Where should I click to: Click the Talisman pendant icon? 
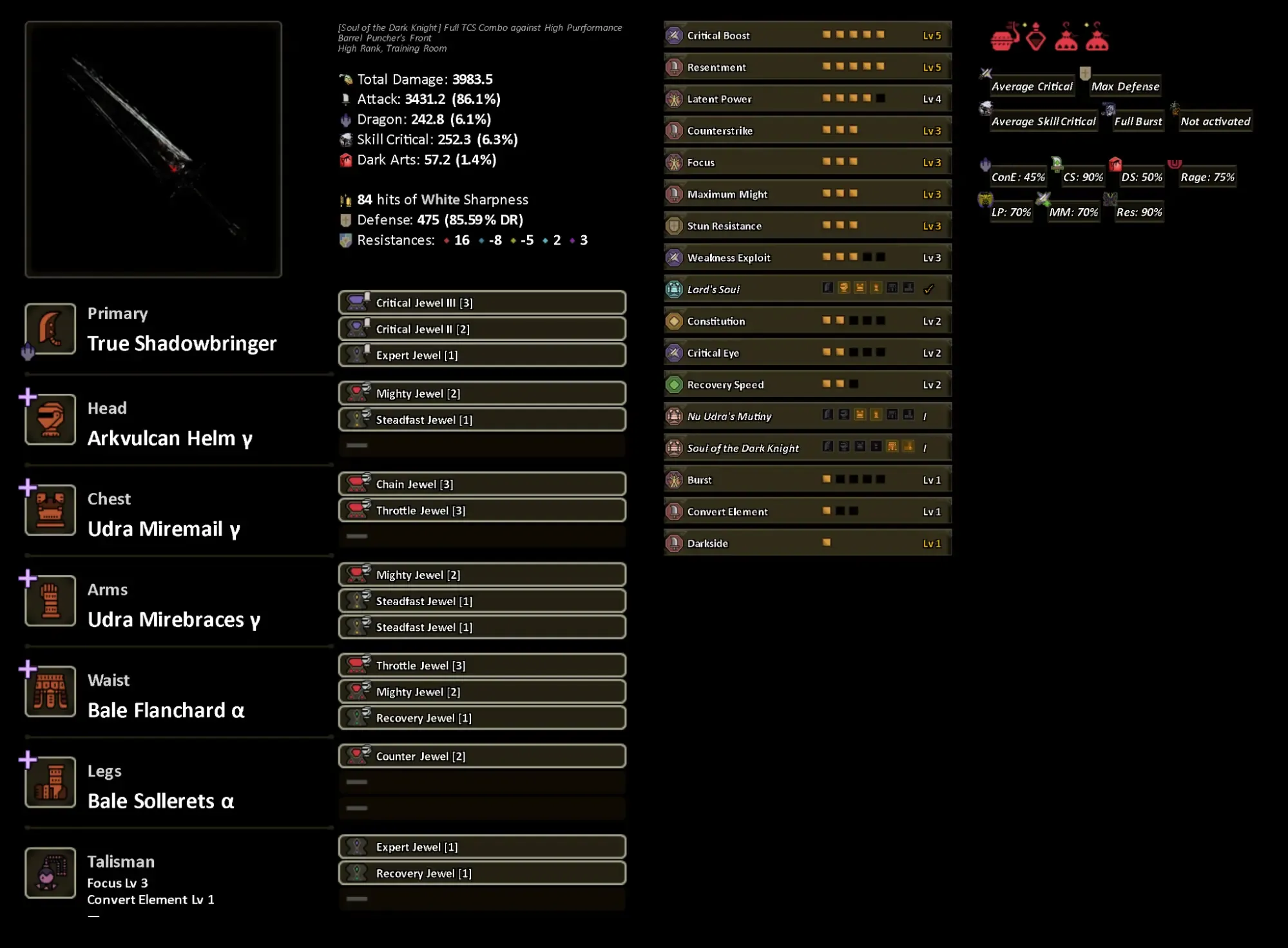pos(50,873)
